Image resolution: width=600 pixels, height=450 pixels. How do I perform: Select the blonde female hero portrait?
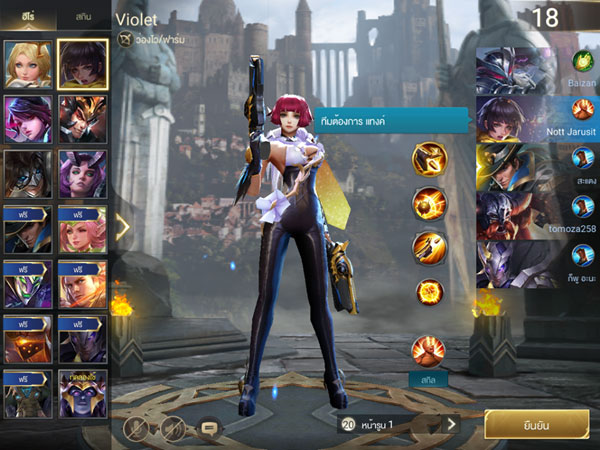tap(28, 64)
